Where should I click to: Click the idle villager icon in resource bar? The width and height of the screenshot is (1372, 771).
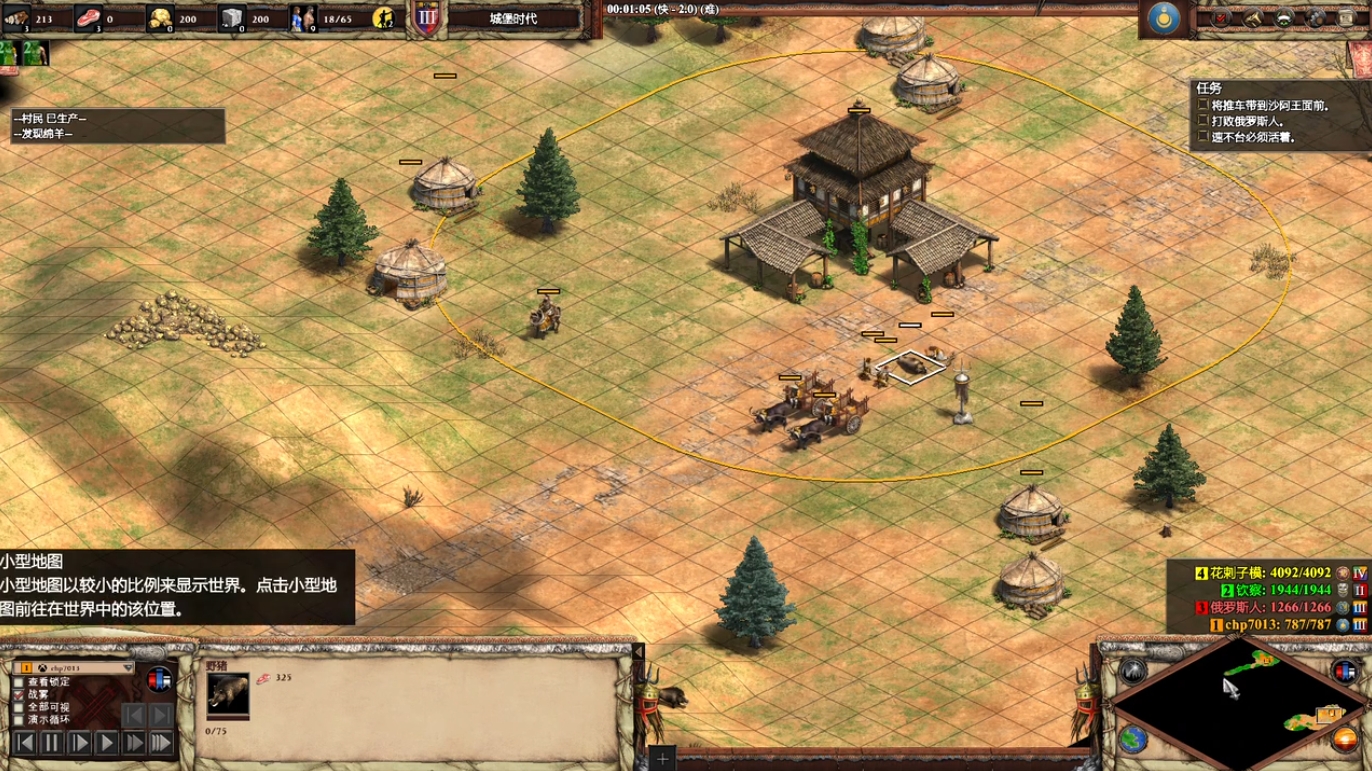[x=384, y=18]
